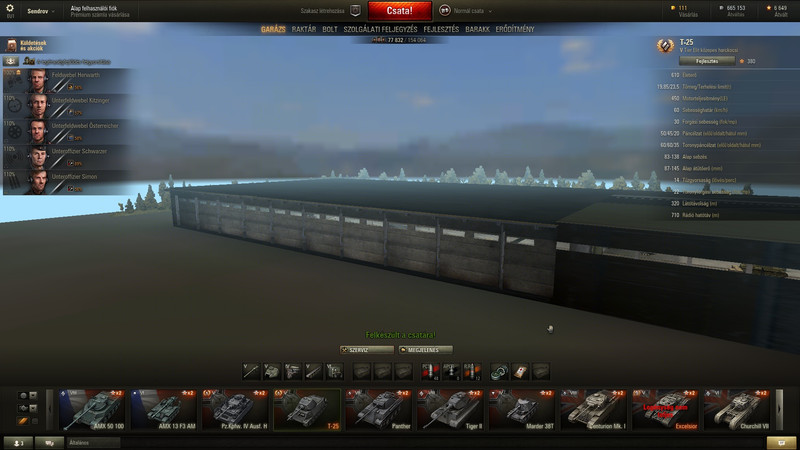
Task: Open Küldetések és akciók missions panel
Action: click(28, 45)
